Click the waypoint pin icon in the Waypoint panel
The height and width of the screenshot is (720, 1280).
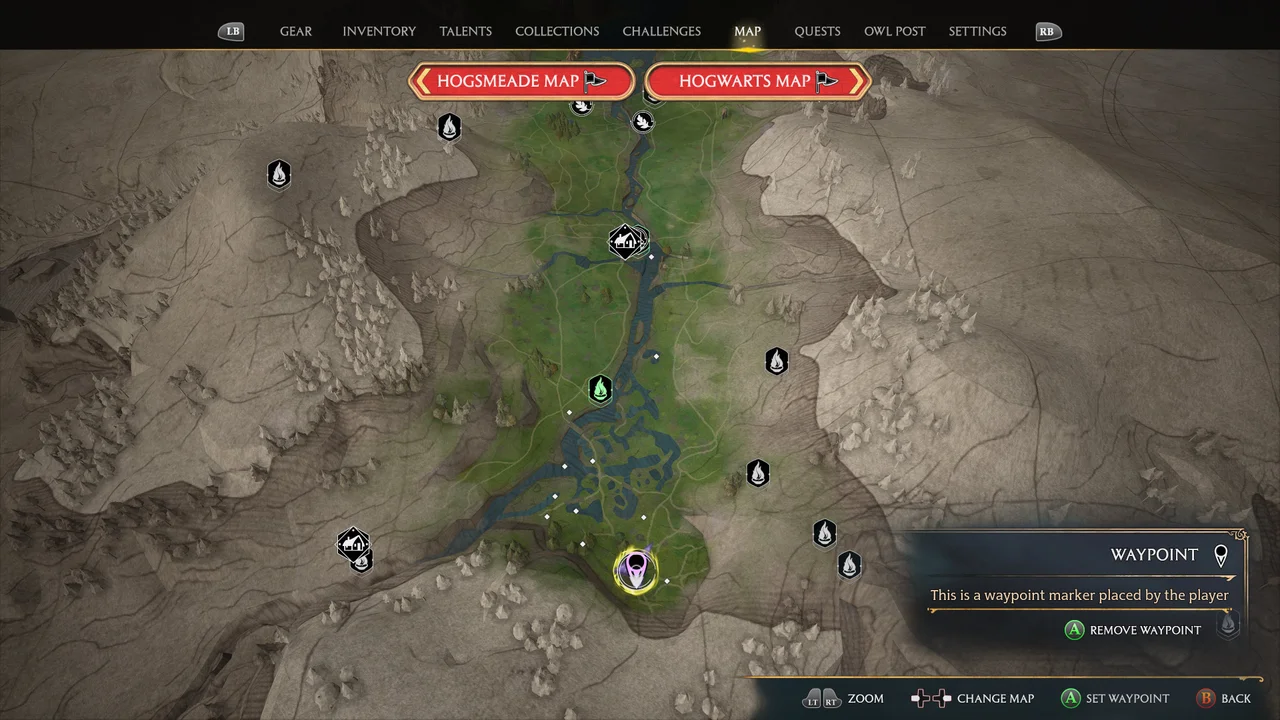pyautogui.click(x=1221, y=555)
